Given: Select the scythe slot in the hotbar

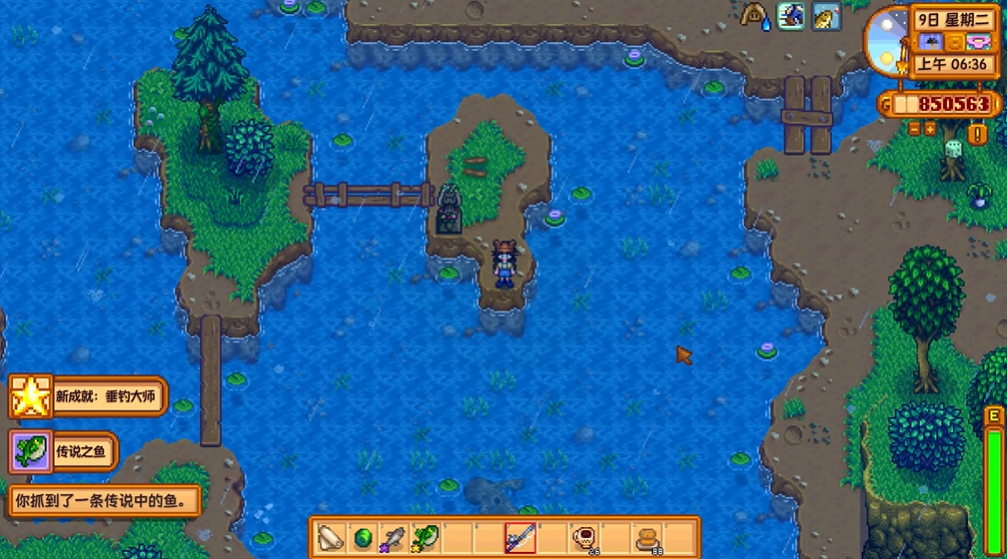Looking at the screenshot, I should (331, 538).
